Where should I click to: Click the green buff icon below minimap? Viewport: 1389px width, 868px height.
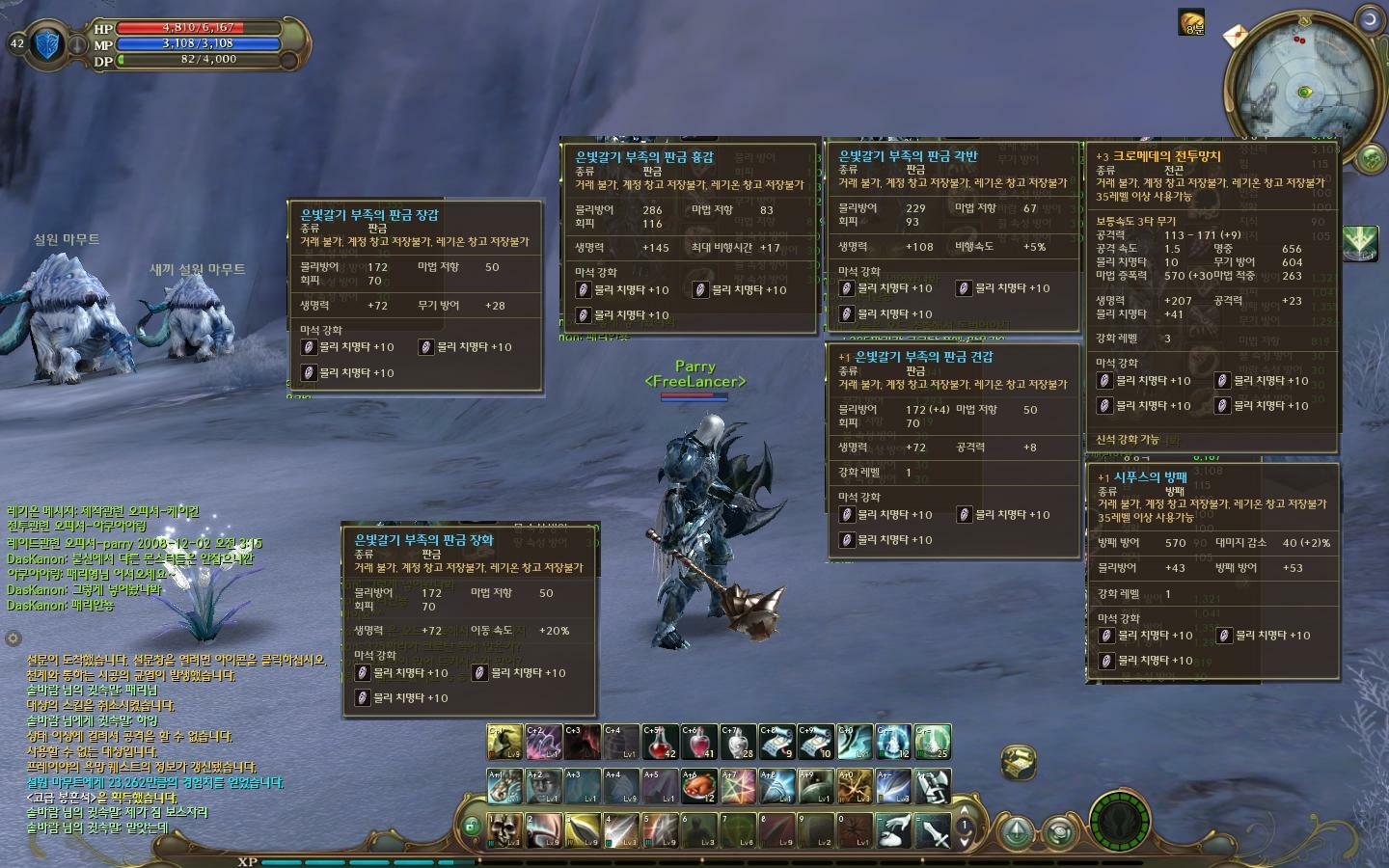click(1360, 241)
